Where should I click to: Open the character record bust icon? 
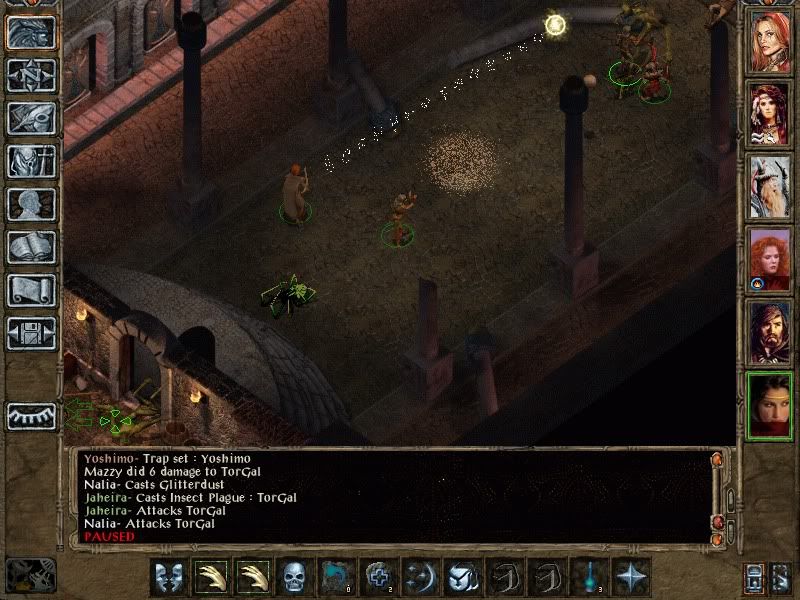[31, 205]
